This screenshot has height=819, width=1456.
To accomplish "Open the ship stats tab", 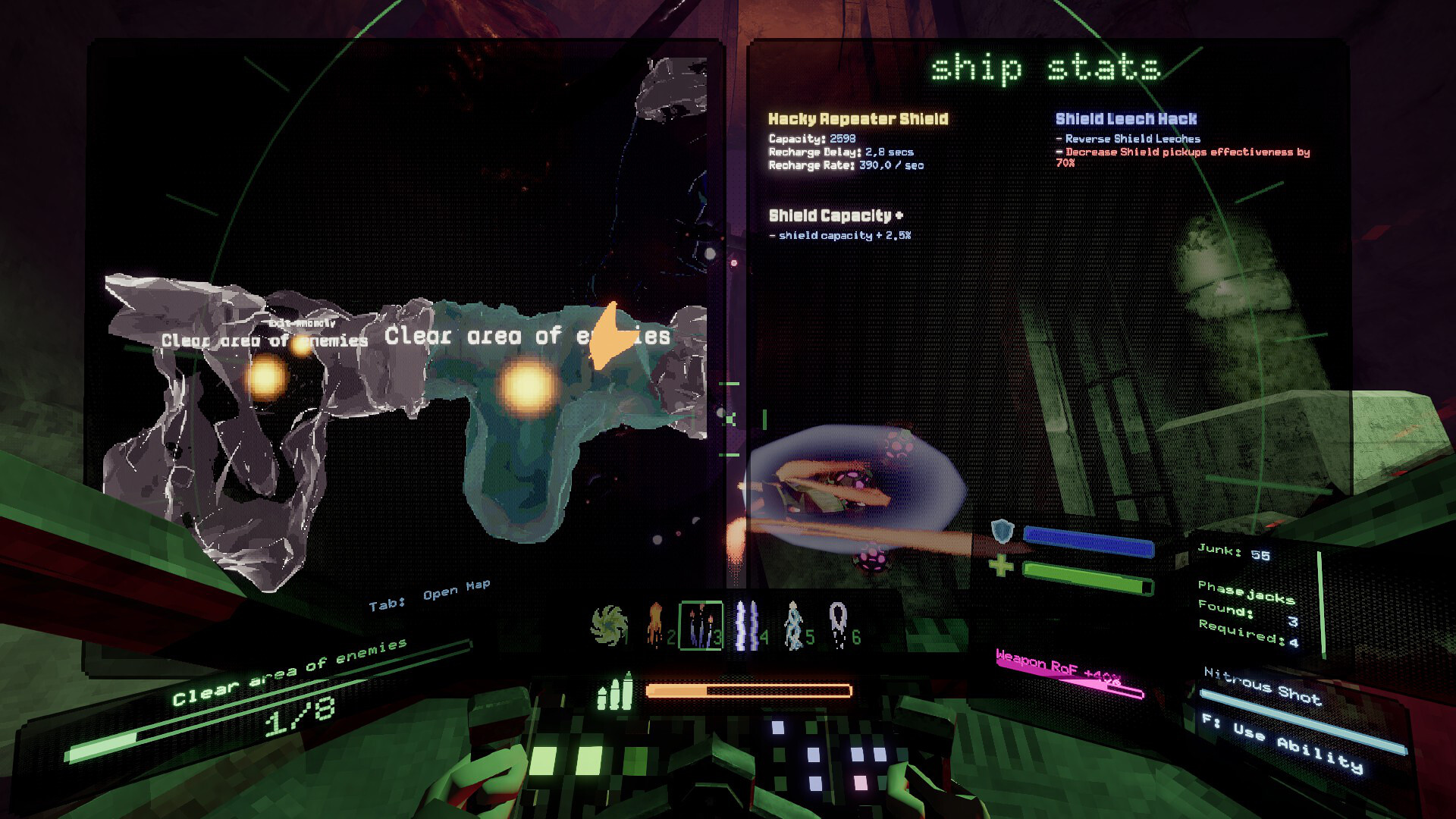I will (1046, 68).
